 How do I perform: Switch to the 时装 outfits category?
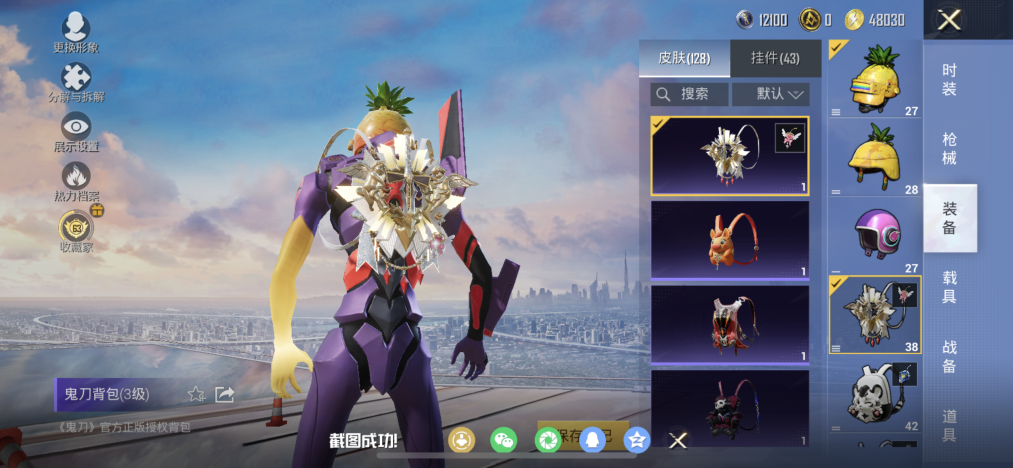(949, 80)
